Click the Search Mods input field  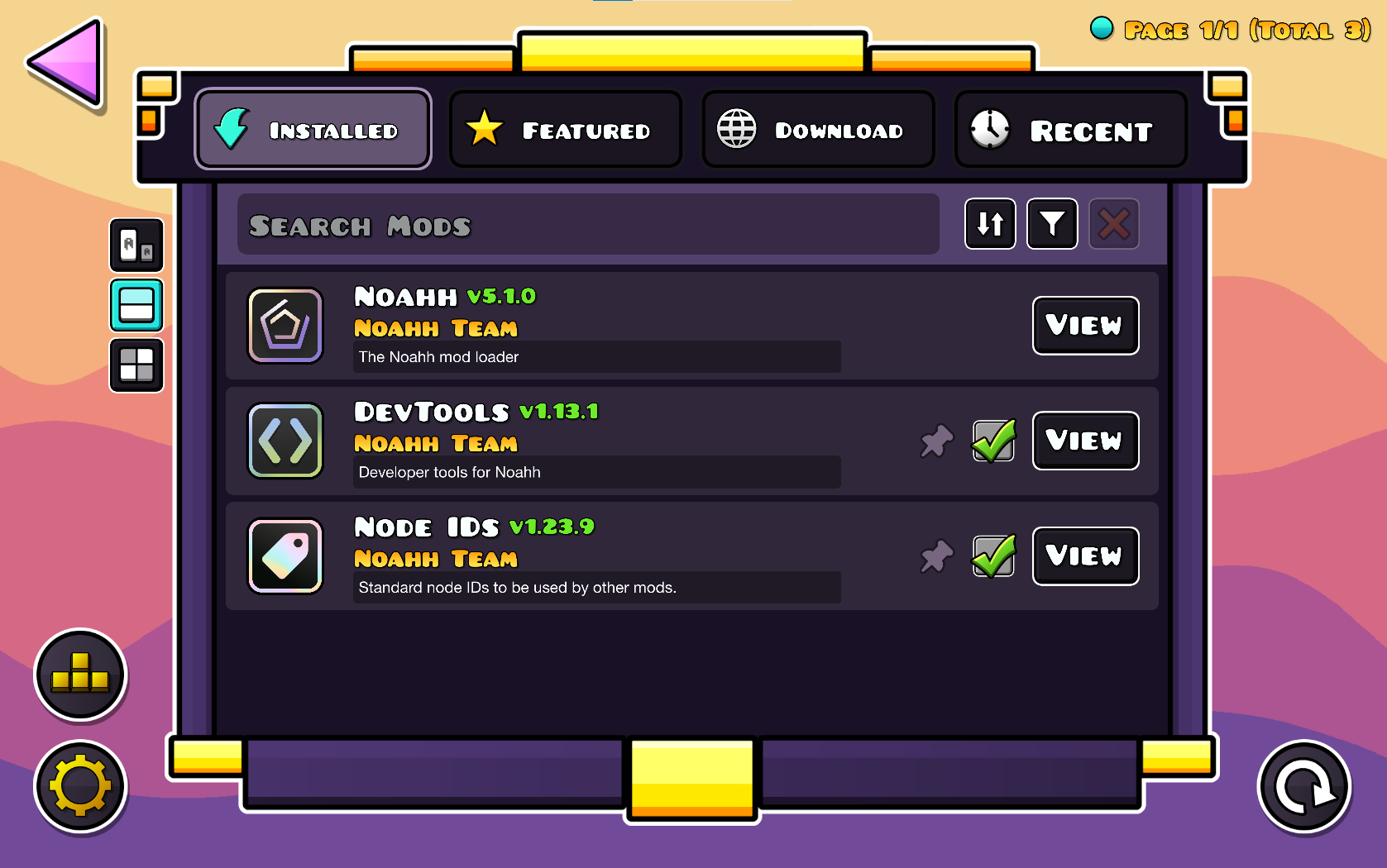[x=587, y=224]
